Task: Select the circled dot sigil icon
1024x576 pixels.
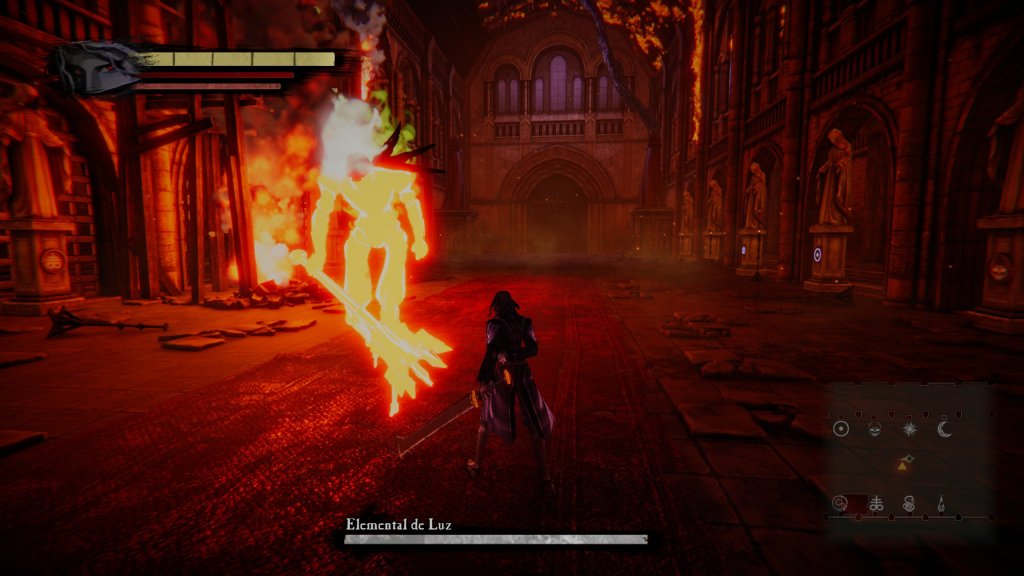Action: click(x=841, y=429)
